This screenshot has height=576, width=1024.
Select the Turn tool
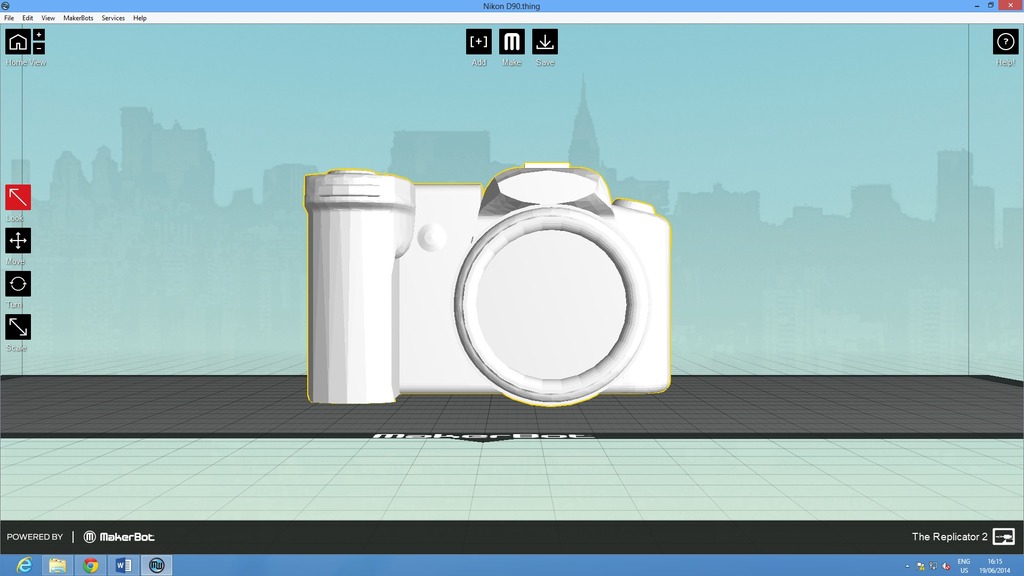pos(18,284)
